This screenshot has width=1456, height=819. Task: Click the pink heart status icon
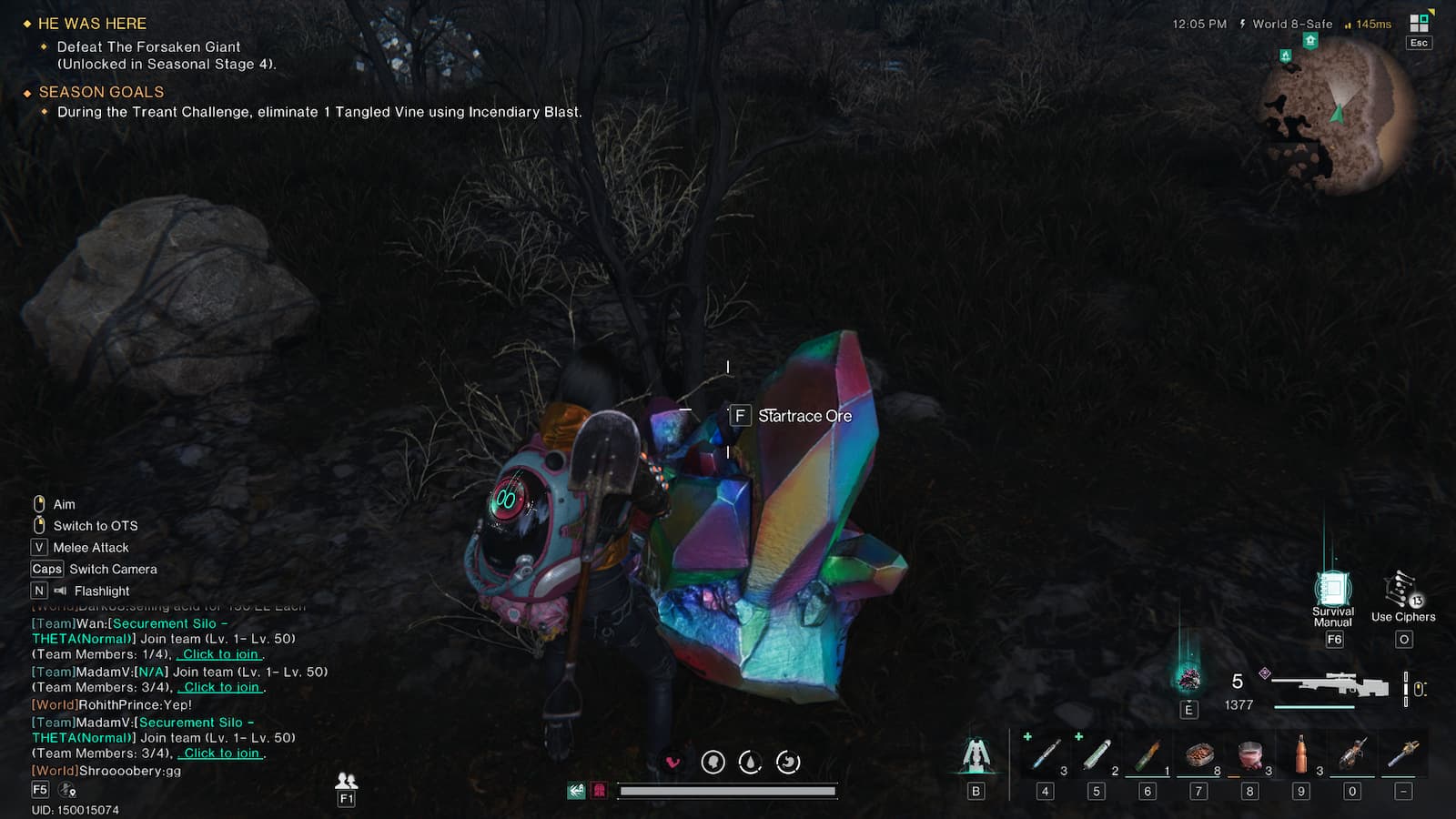pos(674,761)
